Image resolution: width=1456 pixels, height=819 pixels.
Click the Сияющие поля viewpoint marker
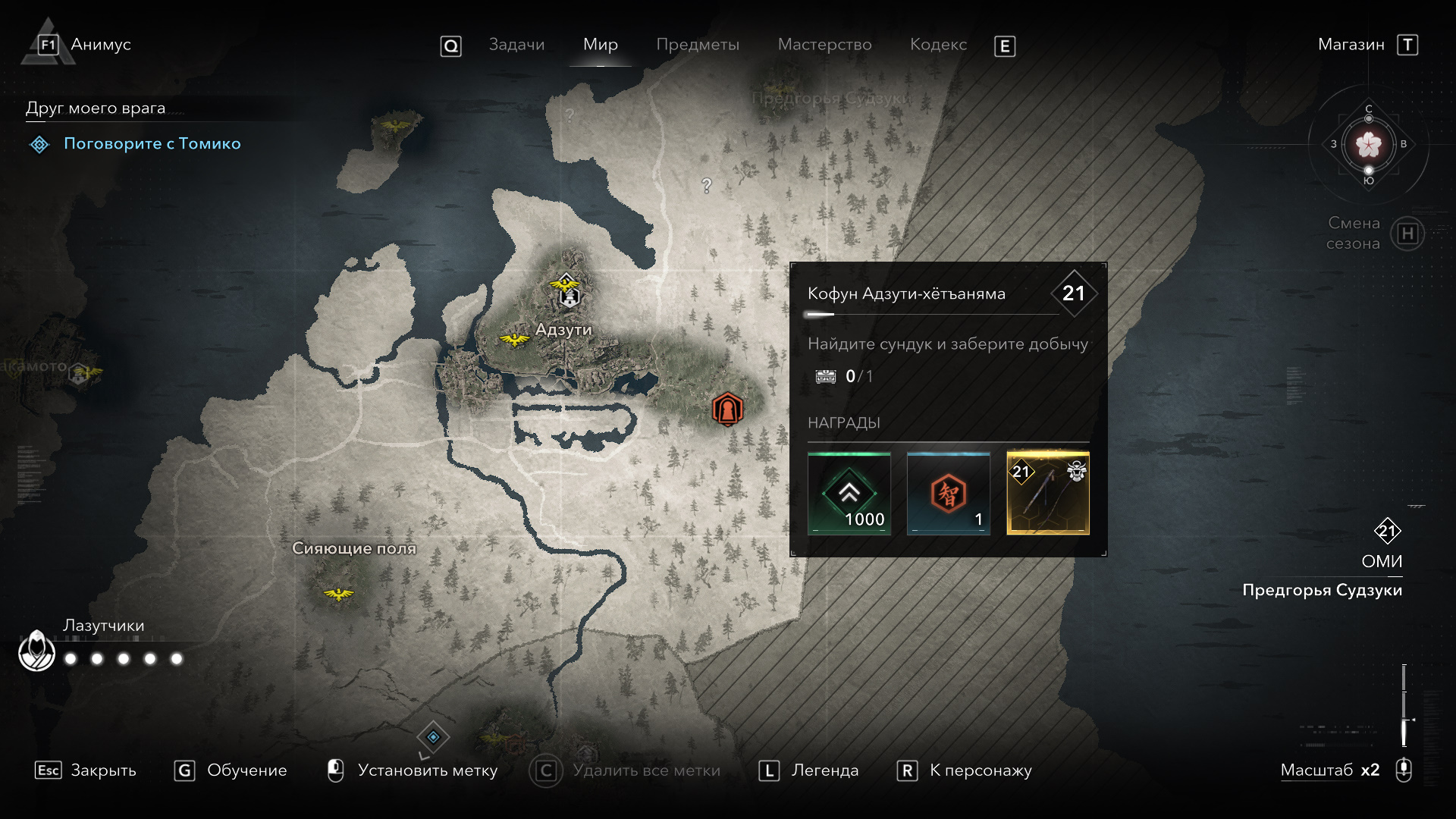coord(338,593)
